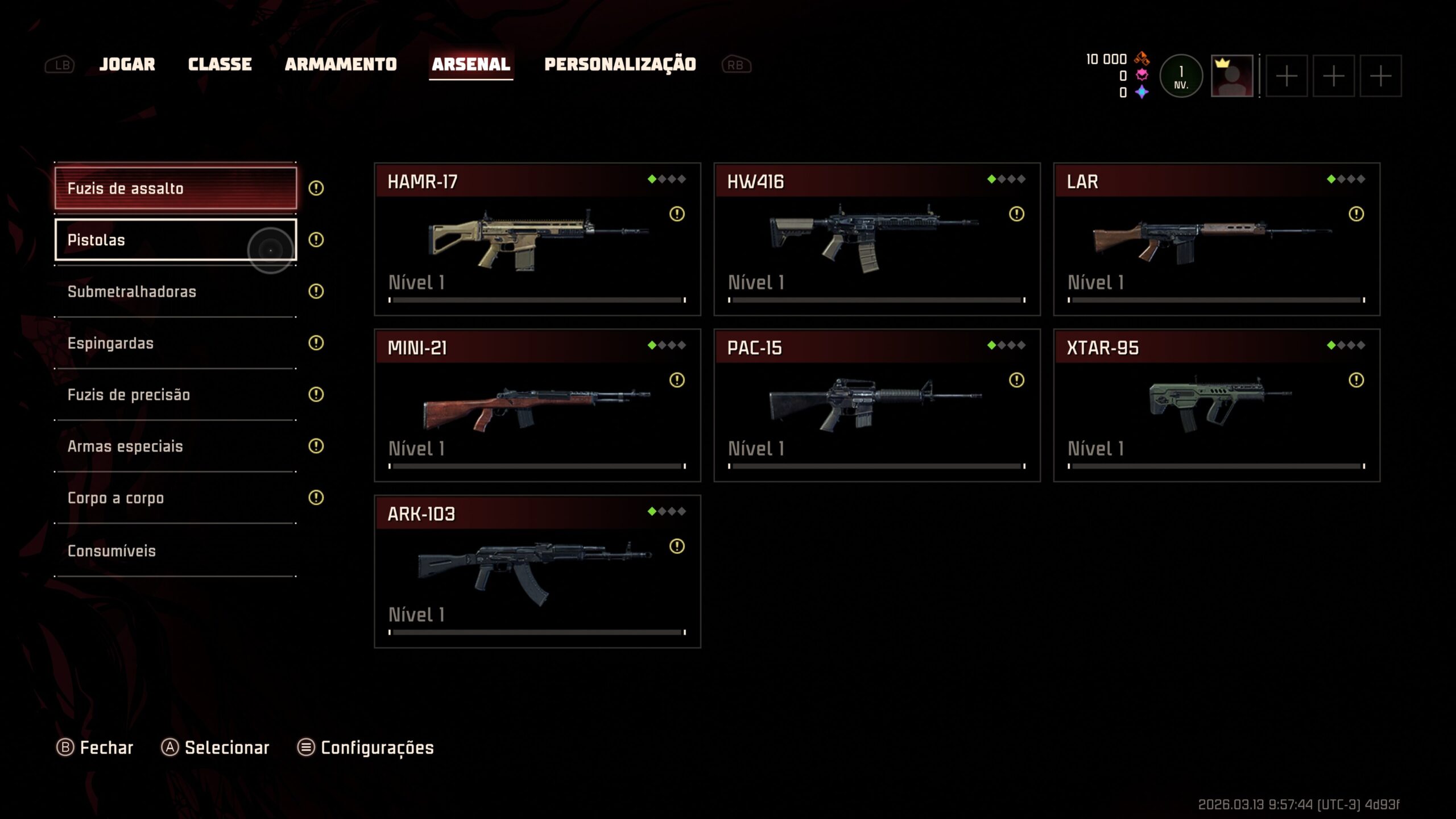1456x819 pixels.
Task: Open the Armas especiais category
Action: pos(175,446)
